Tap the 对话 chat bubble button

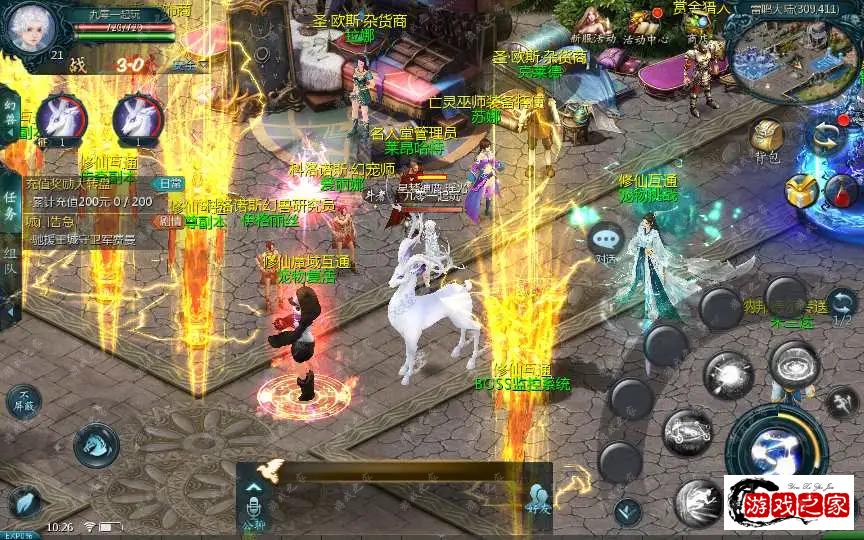point(606,242)
